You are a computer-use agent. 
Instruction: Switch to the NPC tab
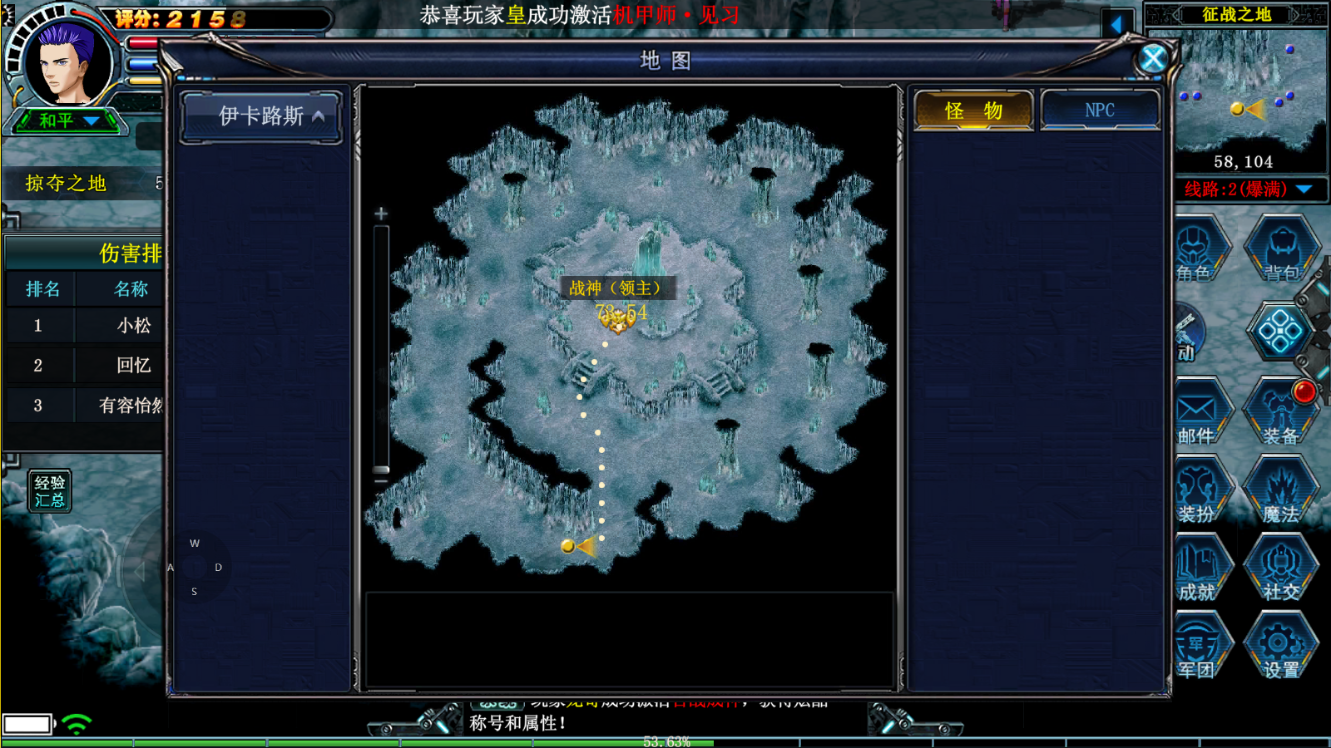click(x=1100, y=110)
